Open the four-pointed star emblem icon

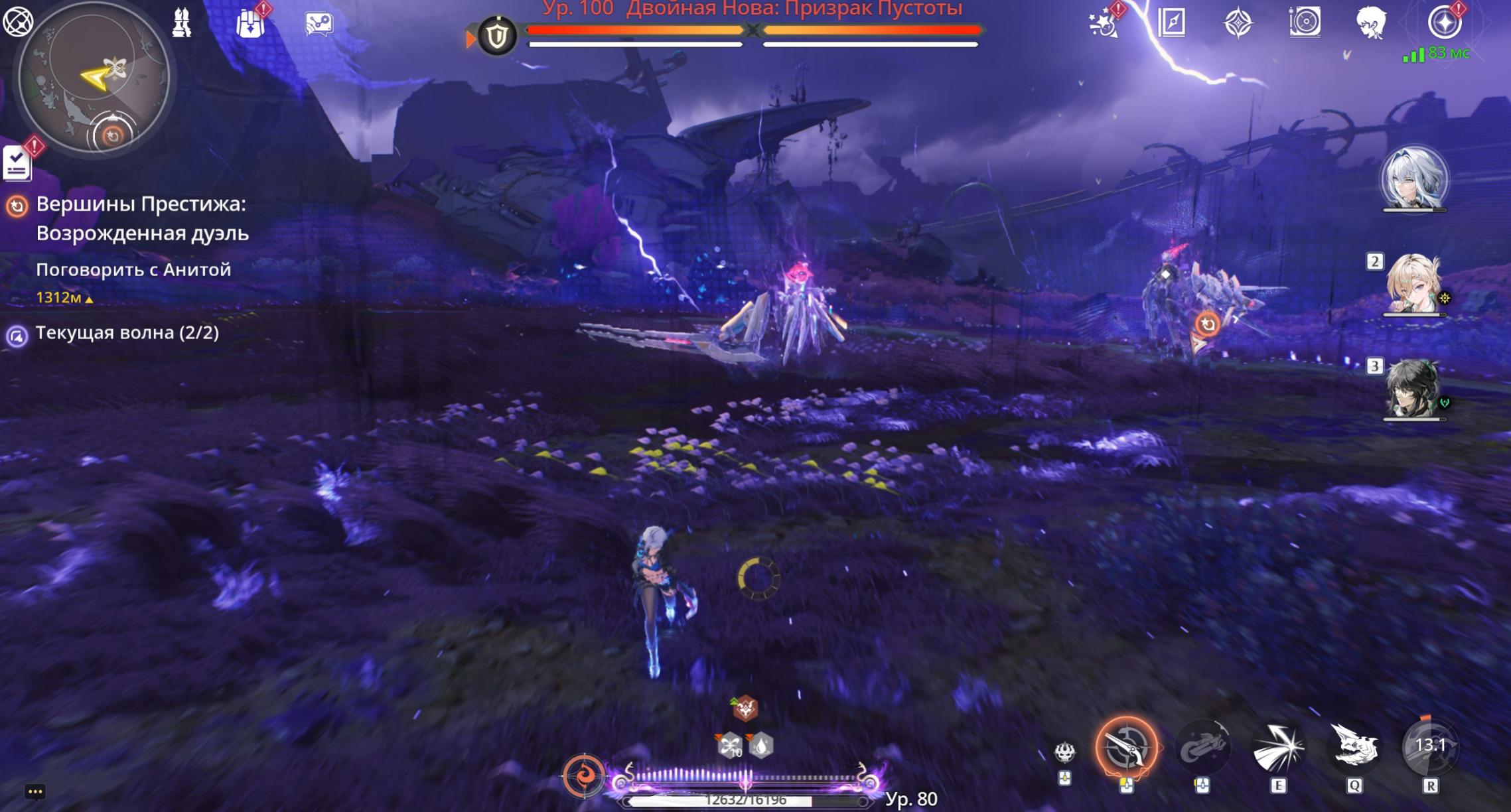click(1238, 23)
